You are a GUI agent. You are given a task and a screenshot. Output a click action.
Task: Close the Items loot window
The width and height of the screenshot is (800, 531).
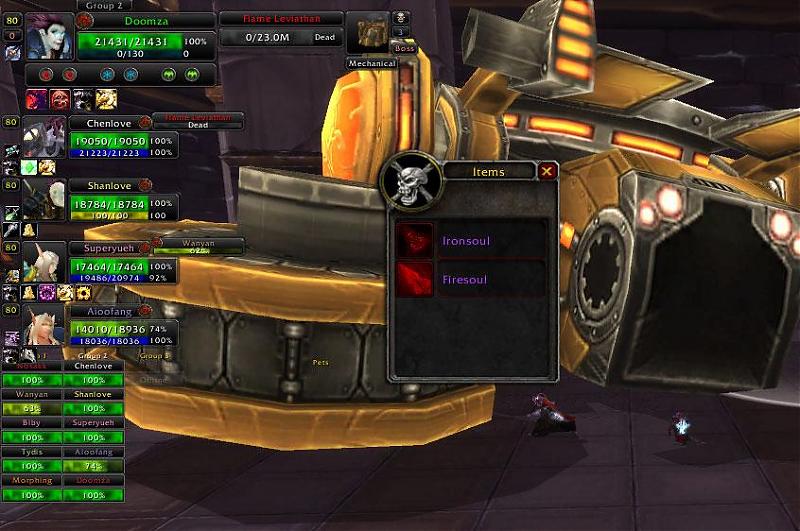(547, 171)
